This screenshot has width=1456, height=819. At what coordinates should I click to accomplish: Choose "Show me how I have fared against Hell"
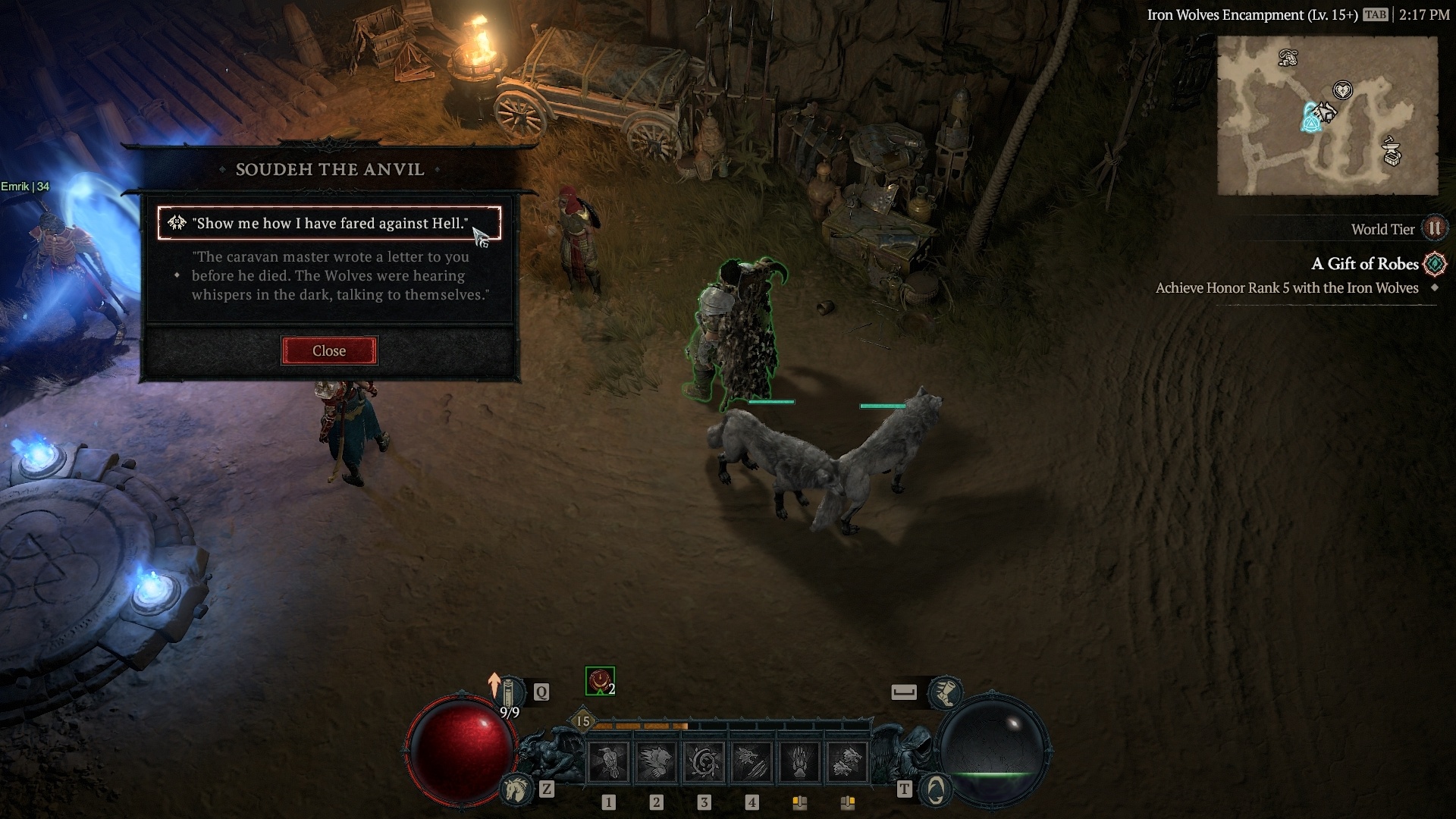[x=329, y=223]
